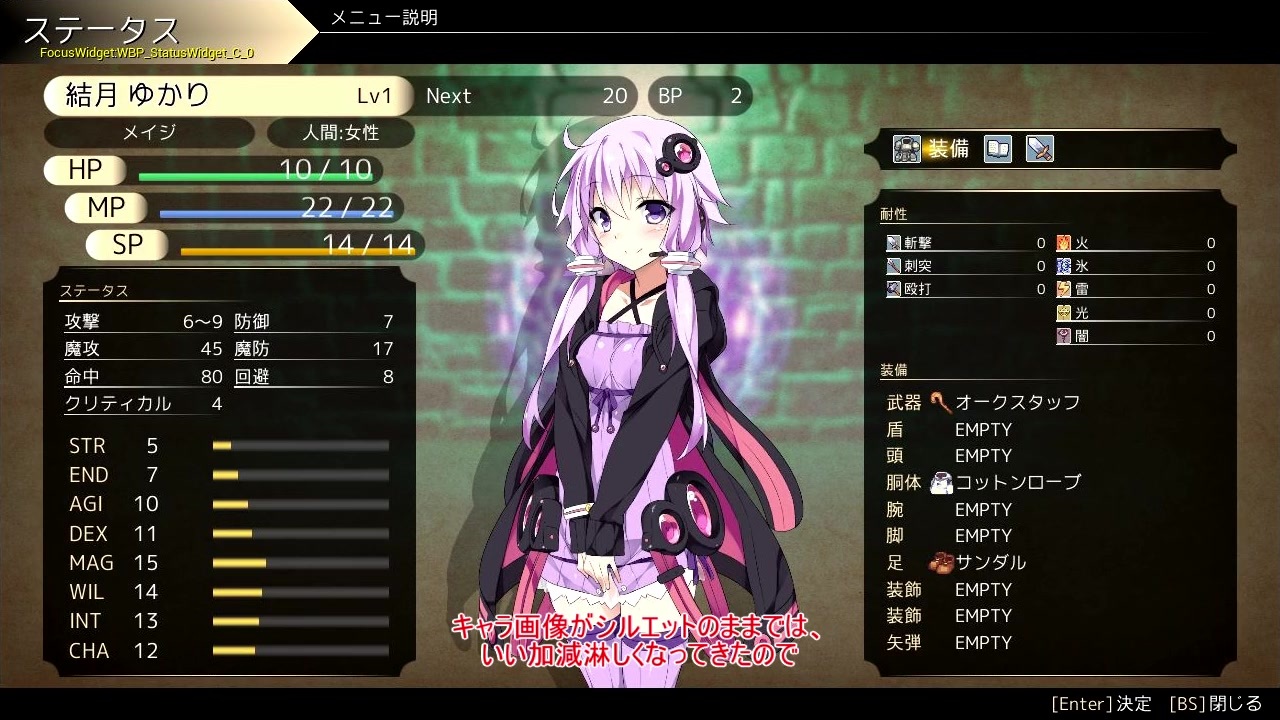
Task: Click the 斬撃 slash resistance icon
Action: (x=893, y=242)
